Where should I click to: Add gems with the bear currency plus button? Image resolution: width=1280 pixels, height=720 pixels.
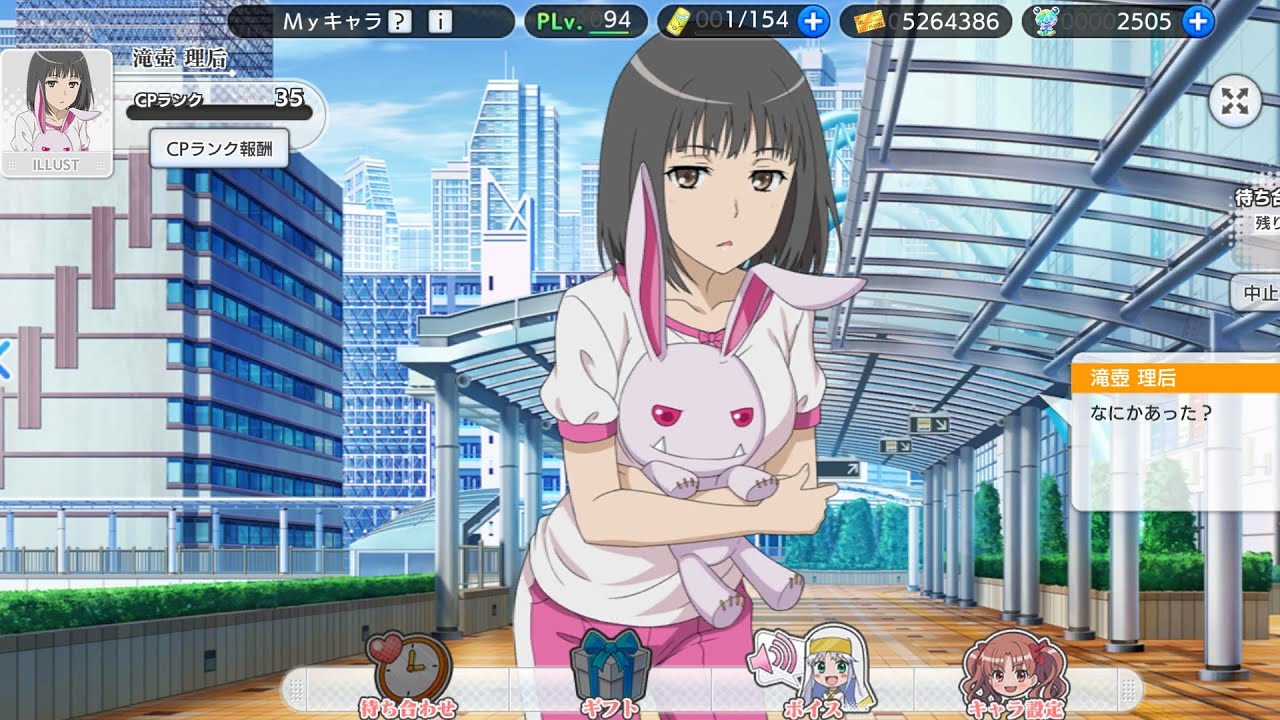1197,21
